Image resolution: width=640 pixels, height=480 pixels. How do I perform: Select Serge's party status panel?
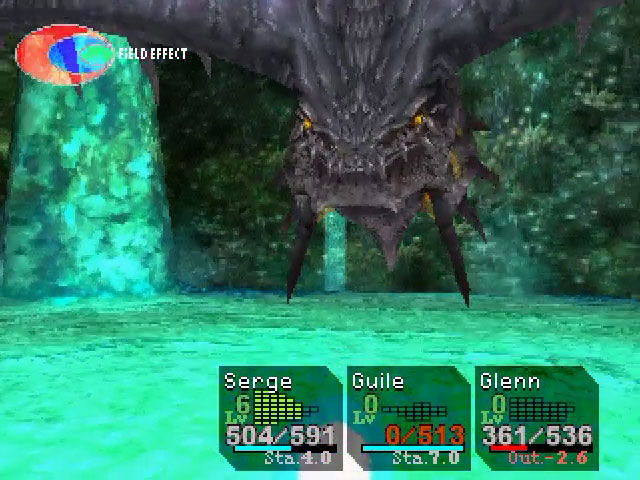click(281, 418)
